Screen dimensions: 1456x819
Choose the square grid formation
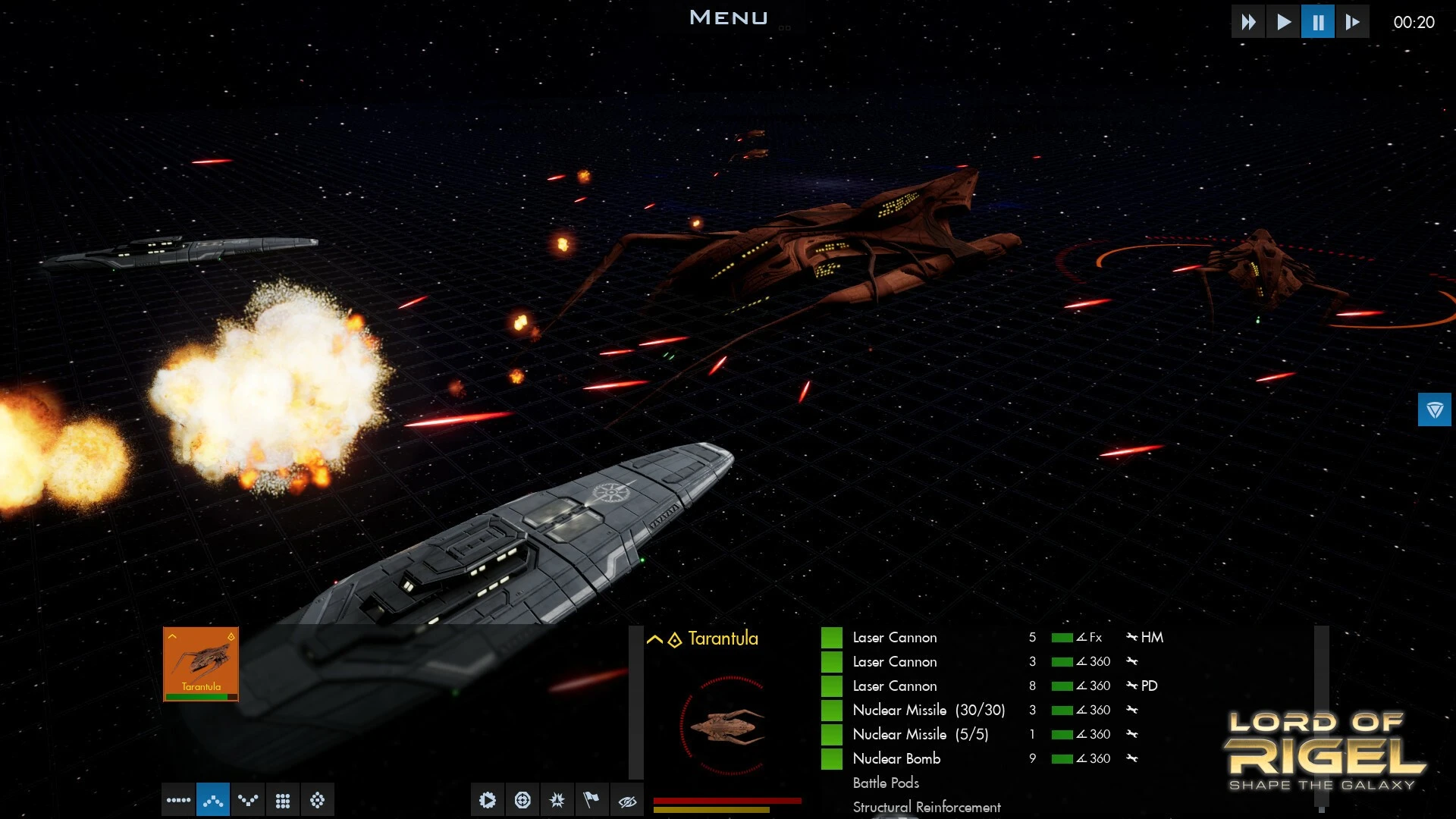pos(283,800)
